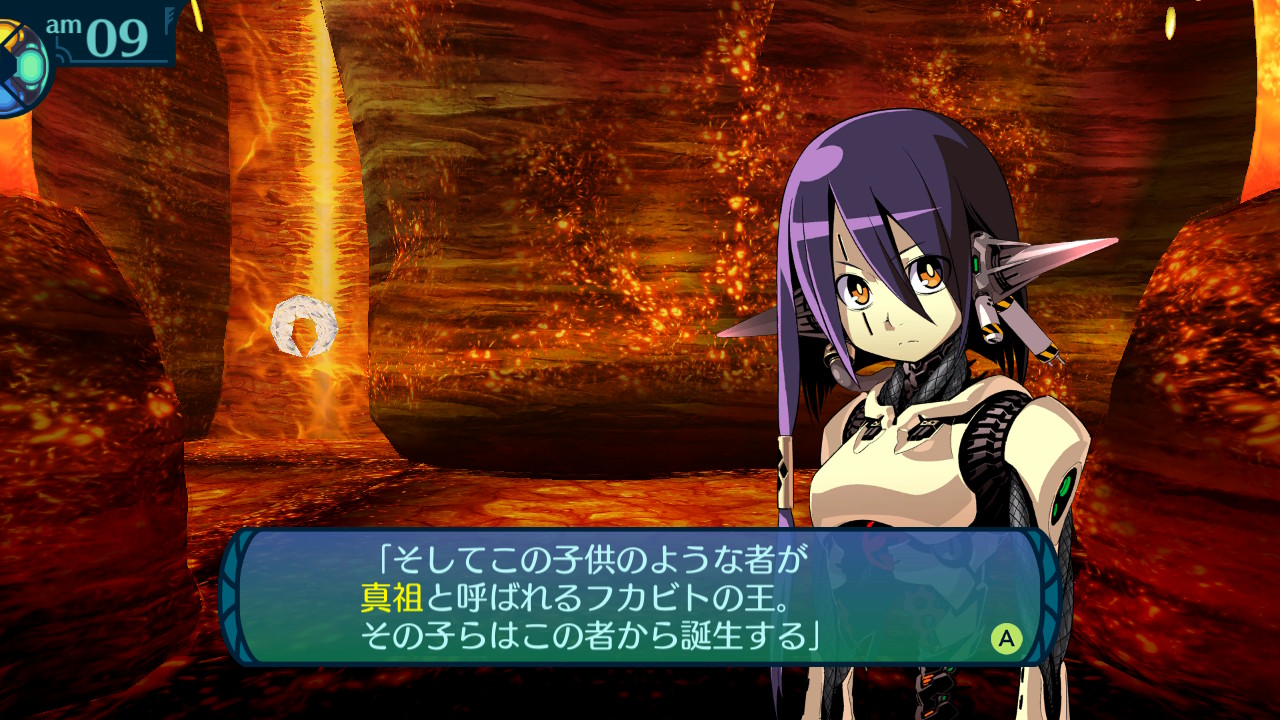This screenshot has width=1280, height=720.
Task: Click the dialogue box to advance text
Action: tap(640, 597)
